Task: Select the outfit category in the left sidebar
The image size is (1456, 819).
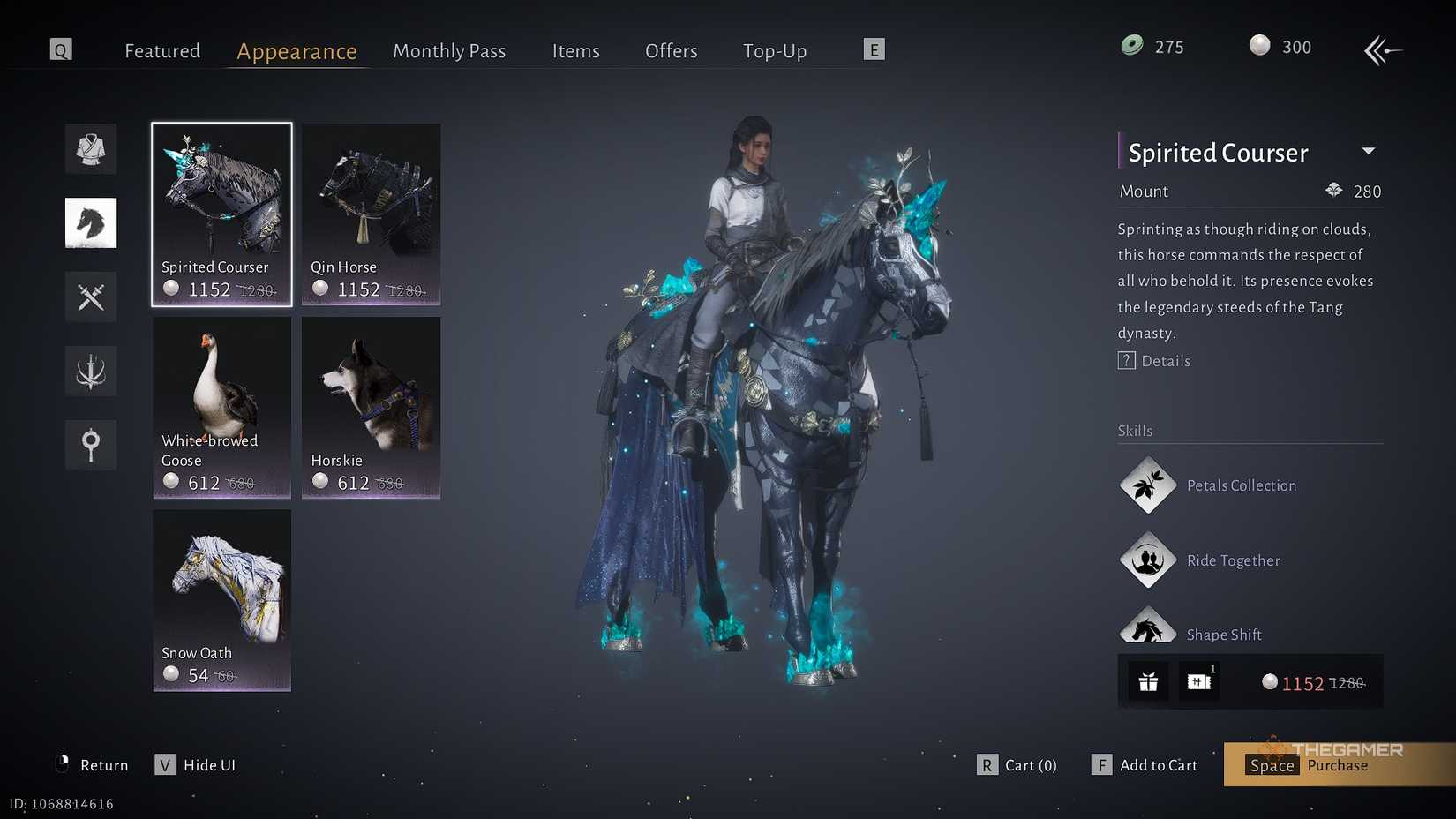Action: (90, 148)
